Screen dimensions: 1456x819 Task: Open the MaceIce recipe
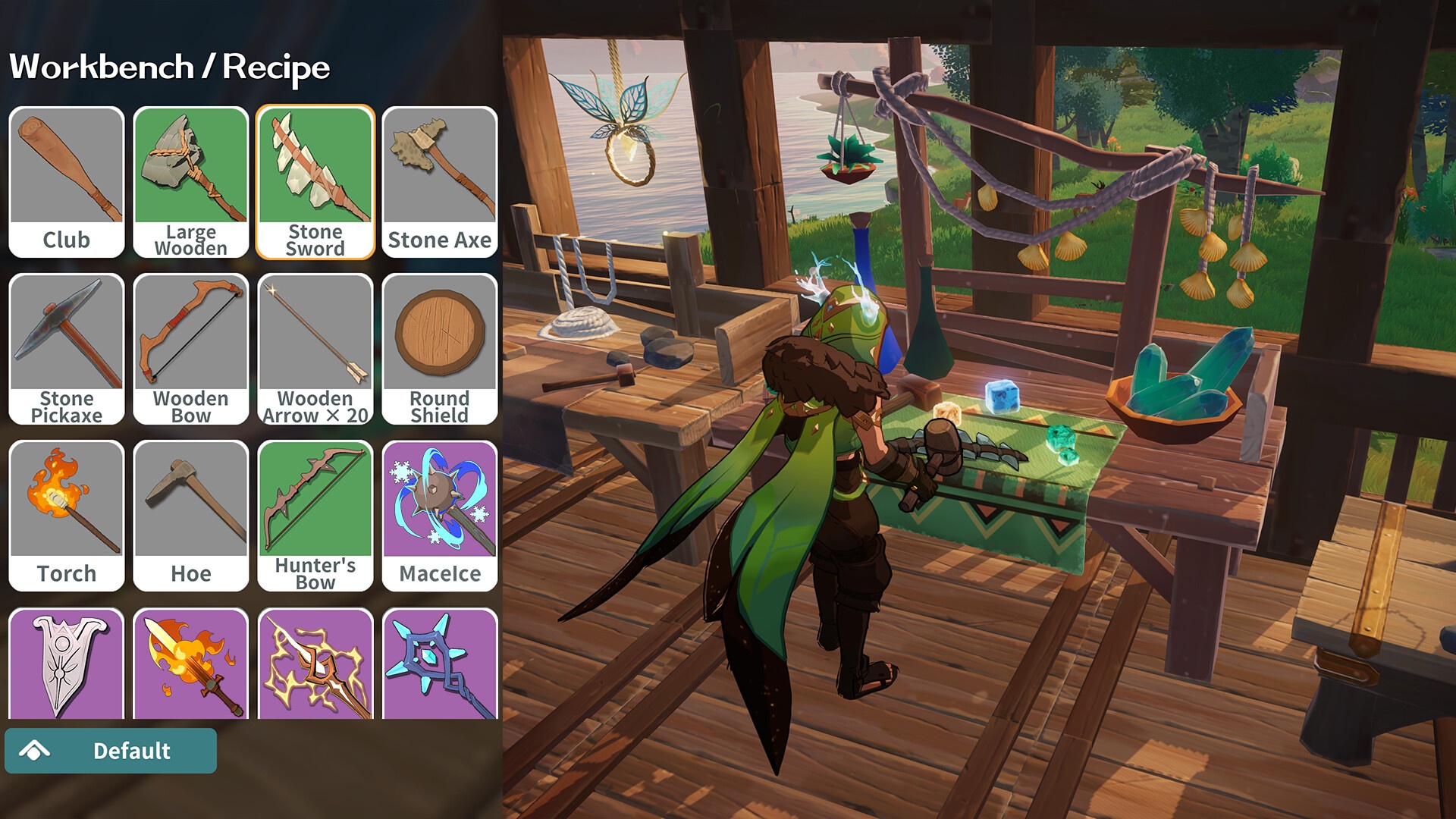[x=440, y=516]
